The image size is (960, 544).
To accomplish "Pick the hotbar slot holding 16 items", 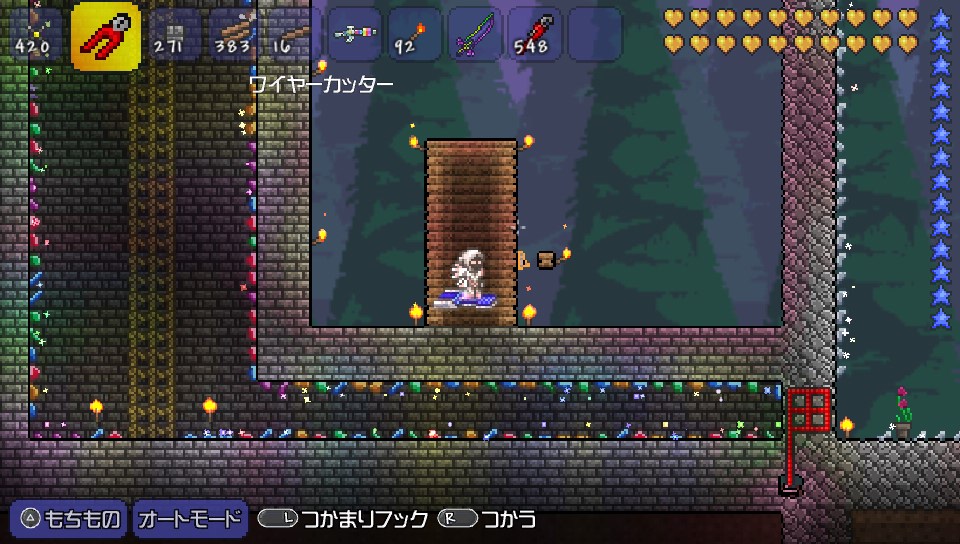I will click(x=290, y=34).
